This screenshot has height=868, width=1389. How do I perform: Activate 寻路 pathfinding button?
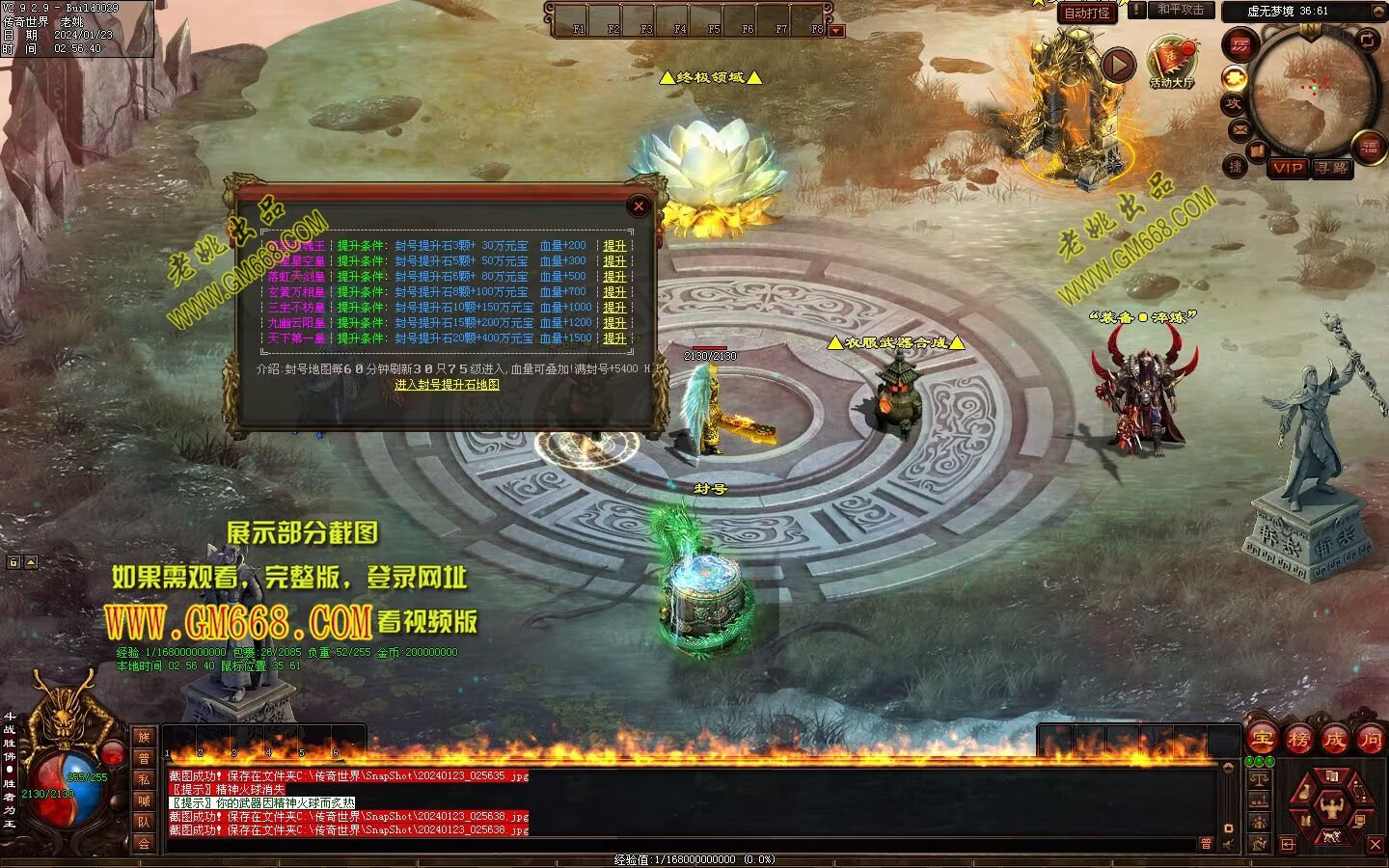click(1331, 168)
